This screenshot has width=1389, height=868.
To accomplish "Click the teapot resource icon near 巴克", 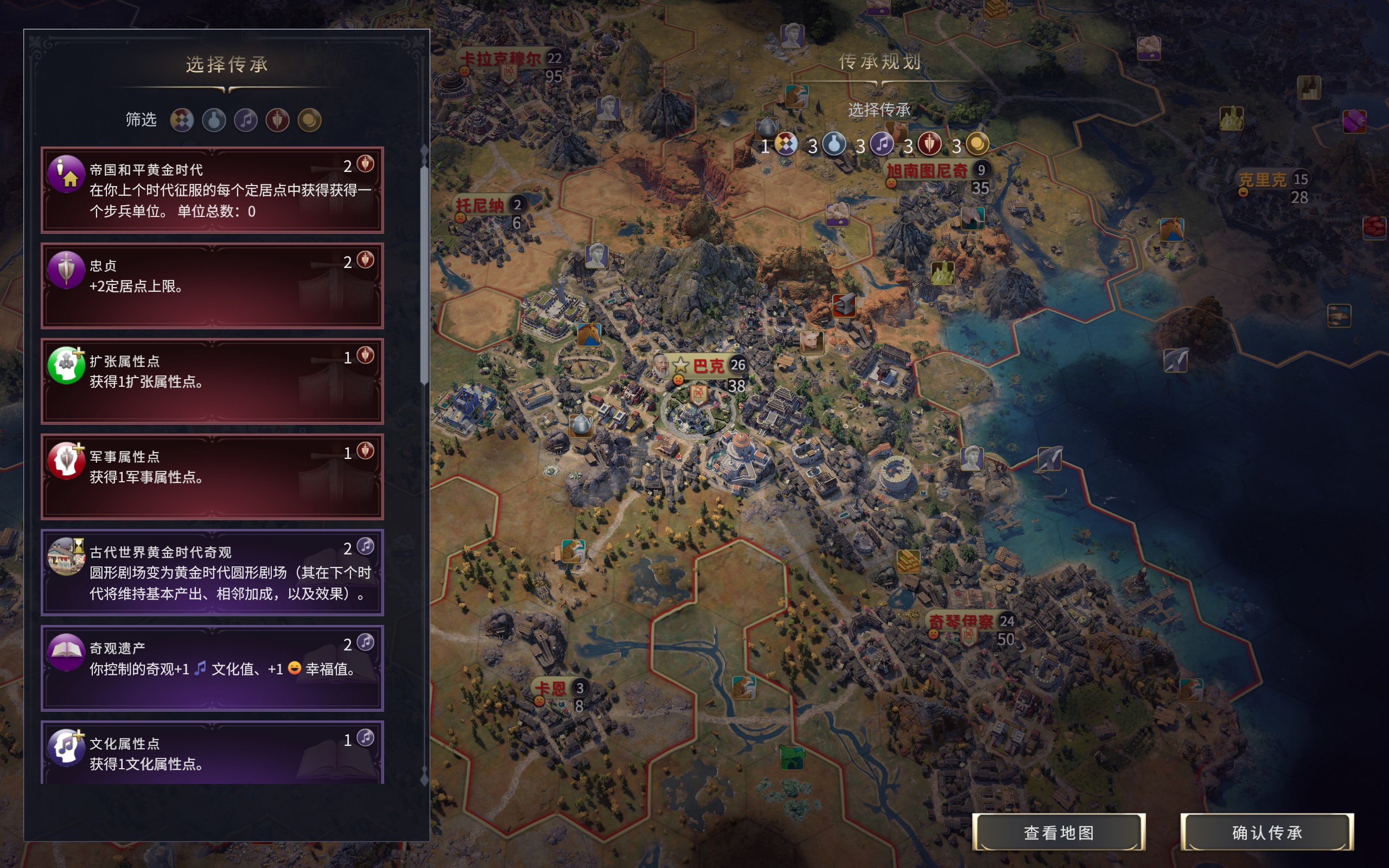I will (581, 426).
